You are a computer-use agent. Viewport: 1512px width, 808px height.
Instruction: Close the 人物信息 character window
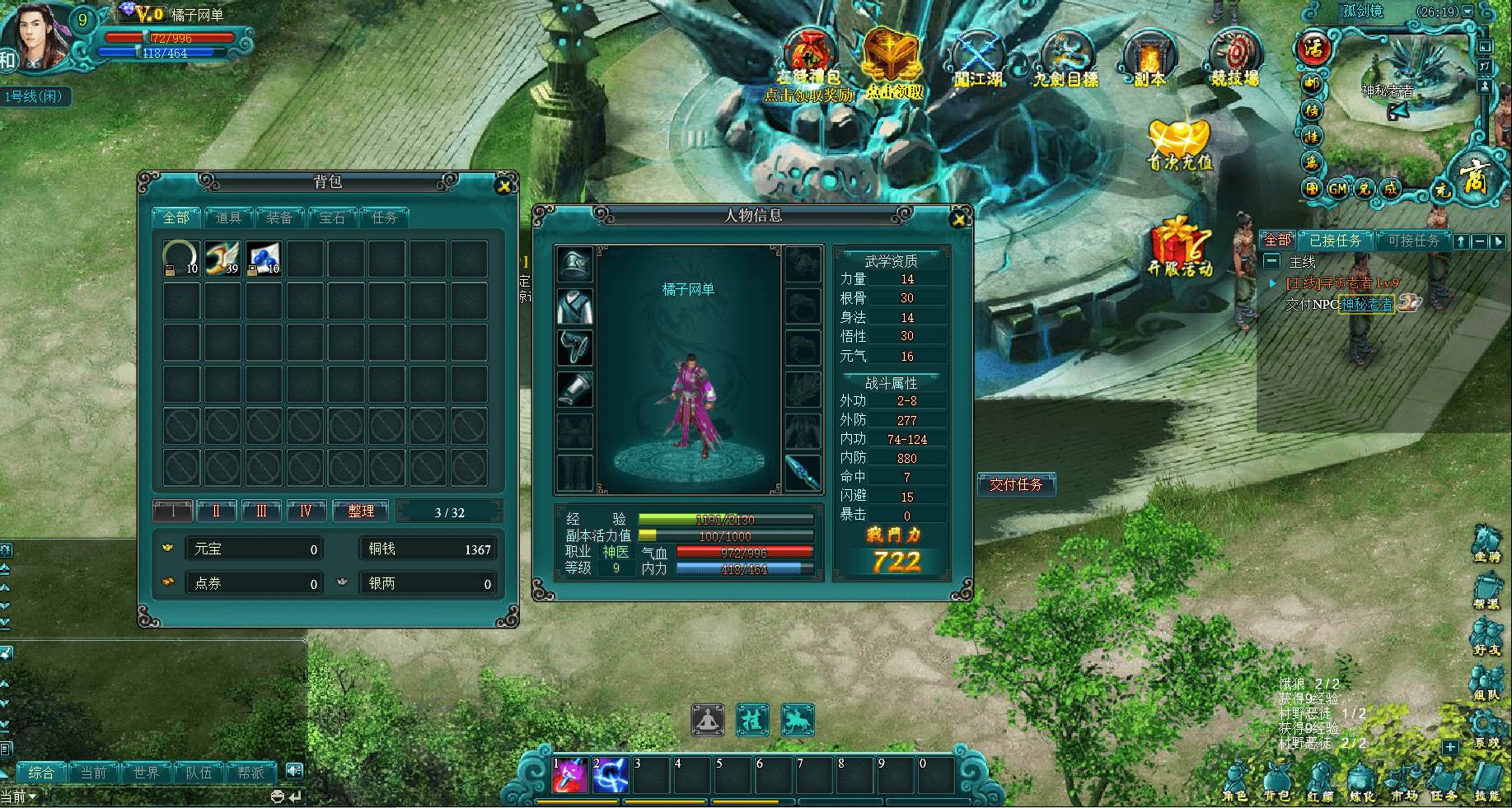coord(957,219)
